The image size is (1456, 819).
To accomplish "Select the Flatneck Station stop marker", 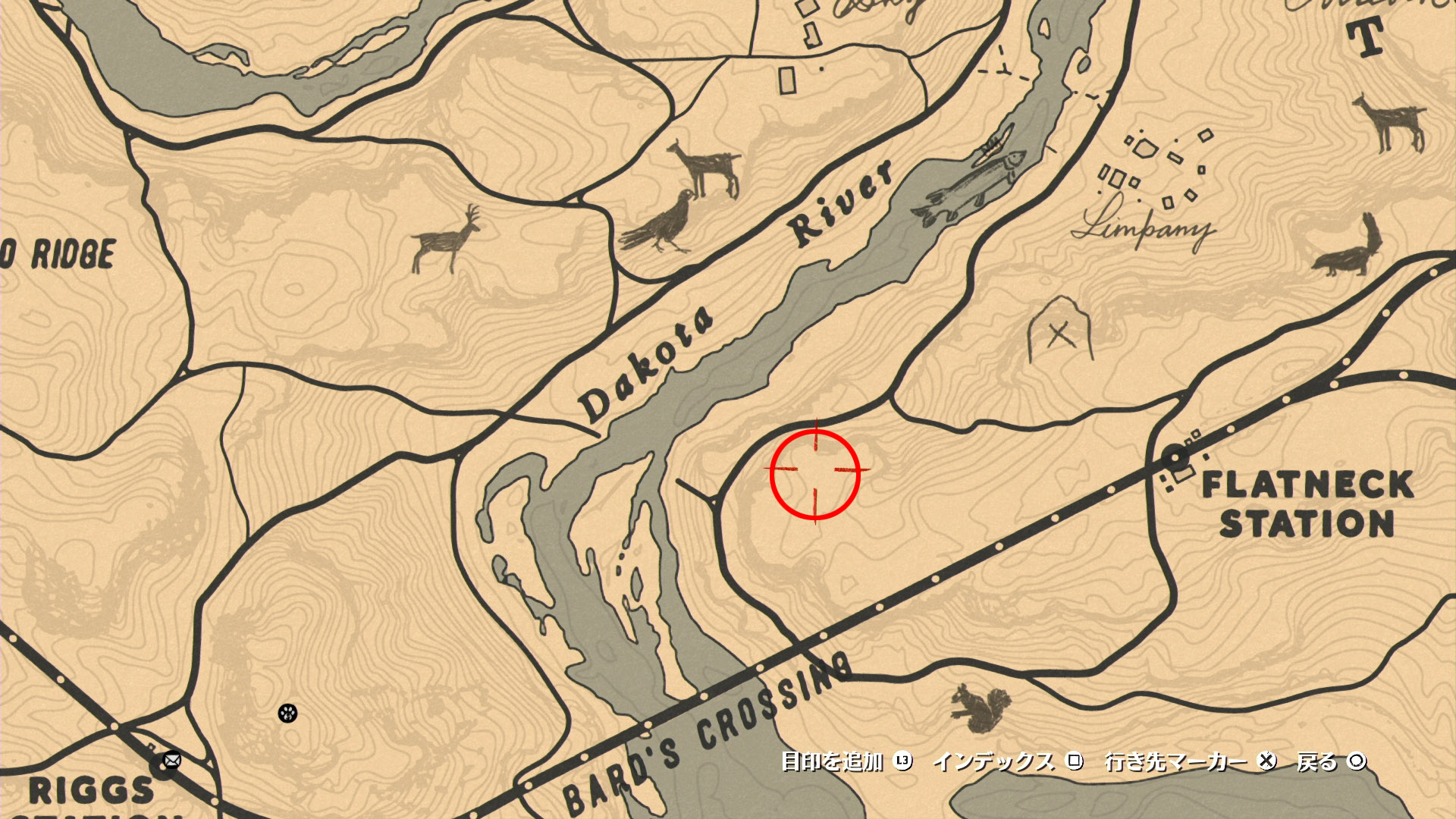I will click(1175, 457).
